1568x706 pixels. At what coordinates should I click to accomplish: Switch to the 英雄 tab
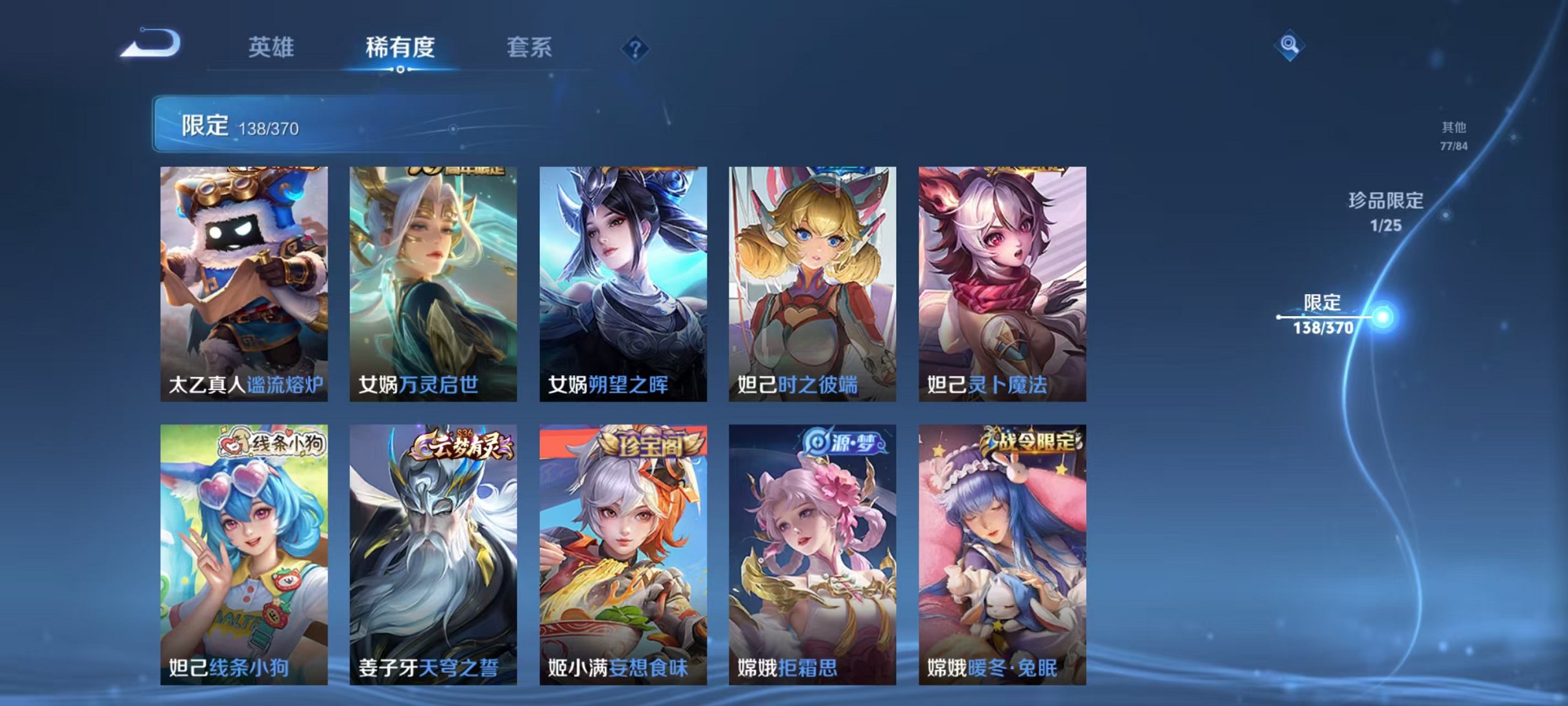coord(271,47)
